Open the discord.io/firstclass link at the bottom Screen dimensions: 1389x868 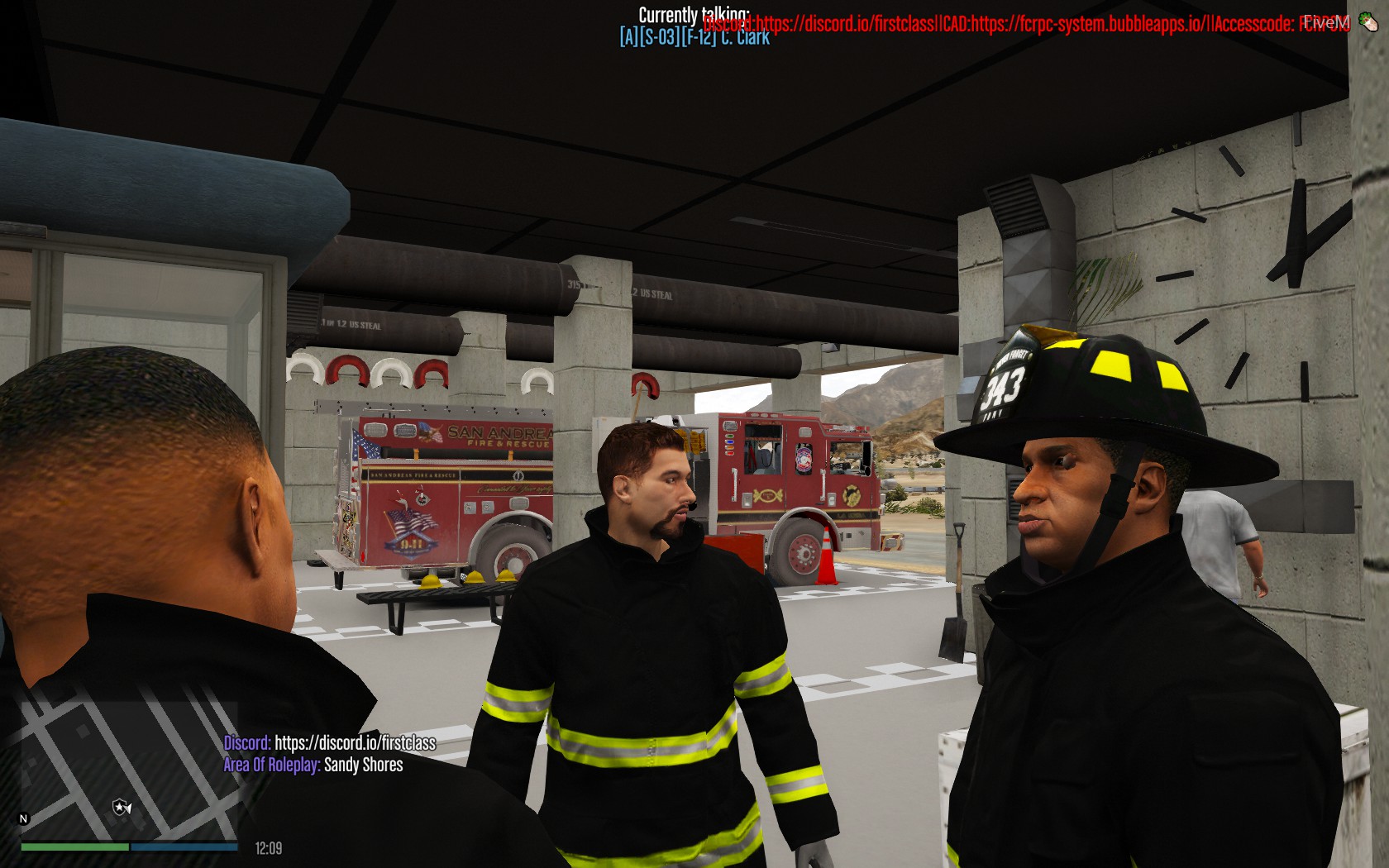tap(356, 742)
